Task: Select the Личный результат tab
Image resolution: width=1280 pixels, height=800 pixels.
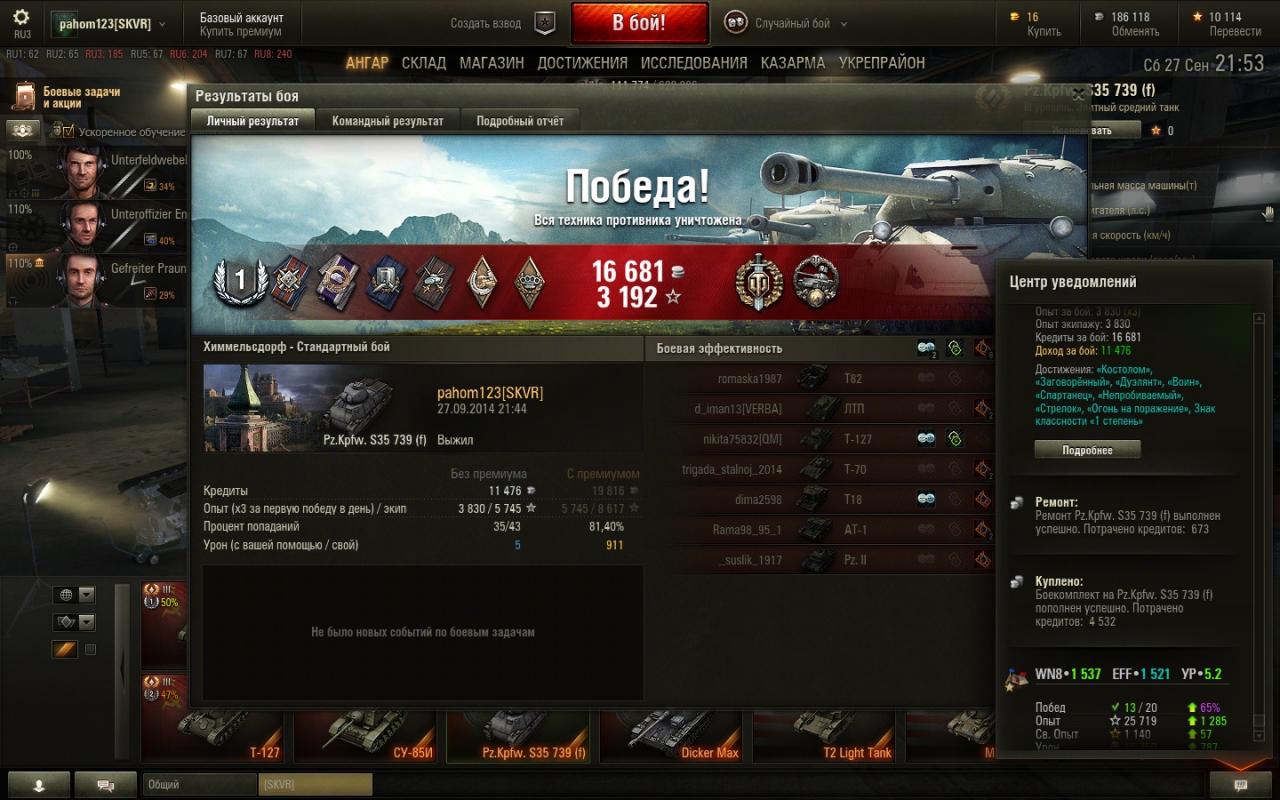Action: pyautogui.click(x=252, y=121)
